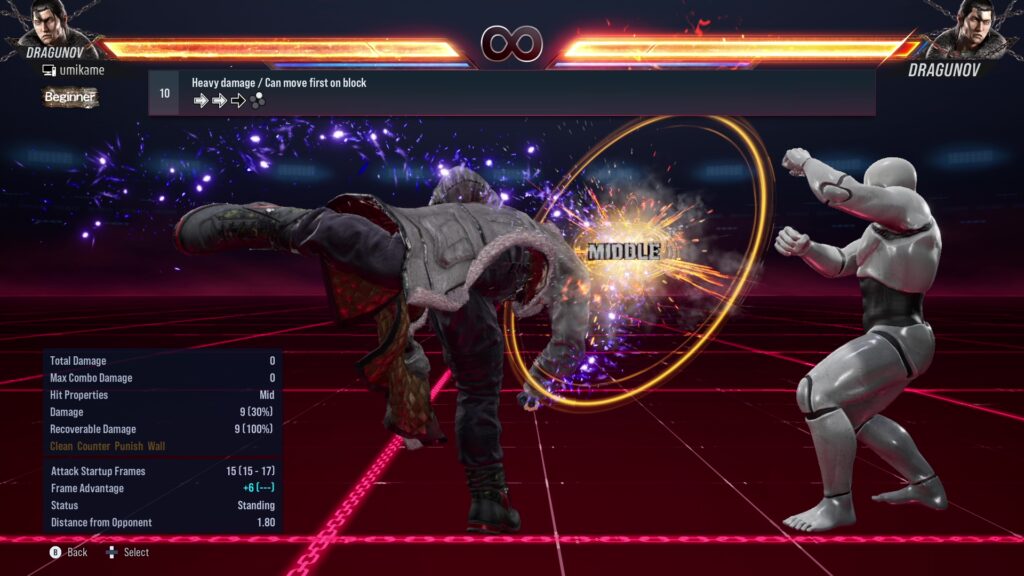Click the Beginner rank badge
Image resolution: width=1024 pixels, height=576 pixels.
[x=70, y=97]
